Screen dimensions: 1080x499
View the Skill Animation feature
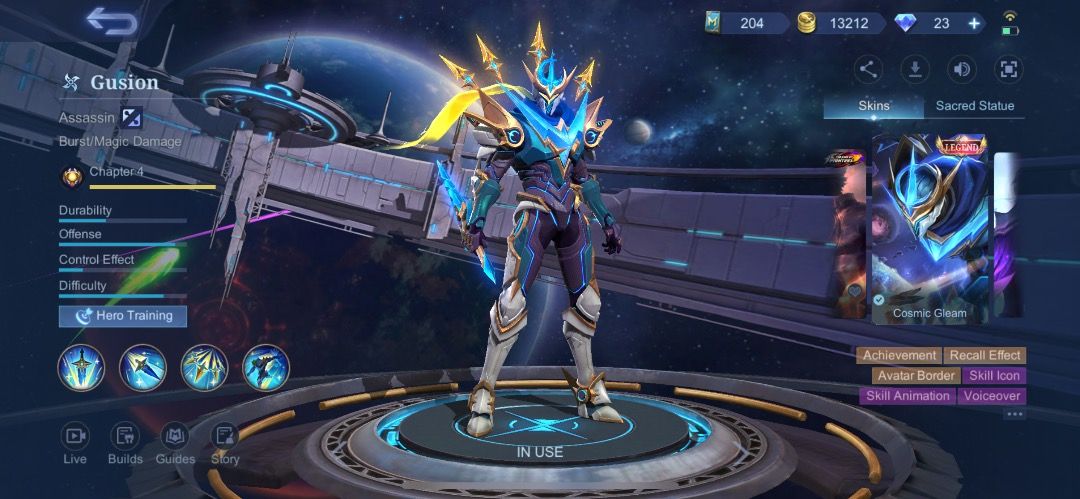click(x=908, y=396)
